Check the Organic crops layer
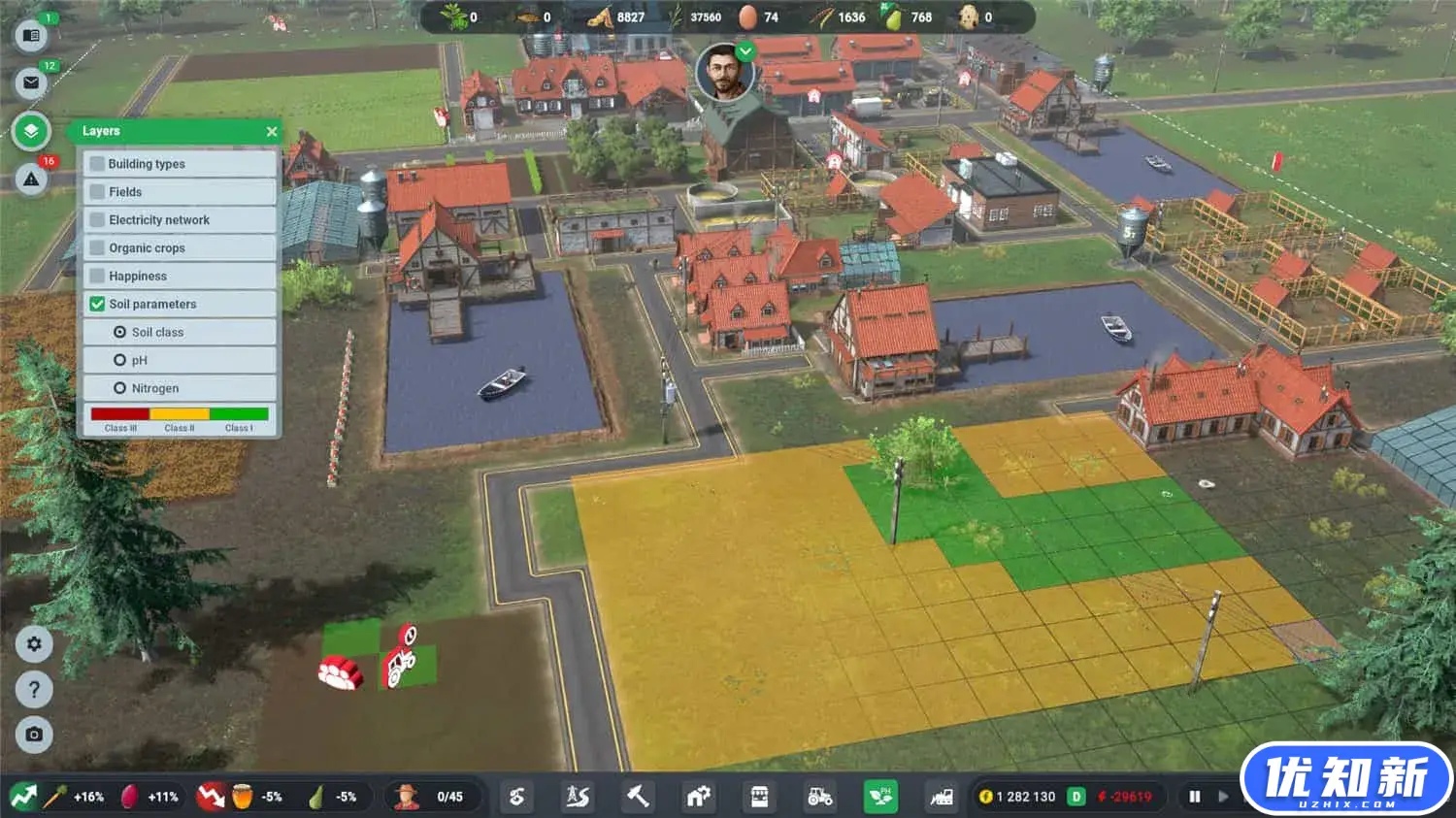This screenshot has height=818, width=1456. click(x=97, y=247)
